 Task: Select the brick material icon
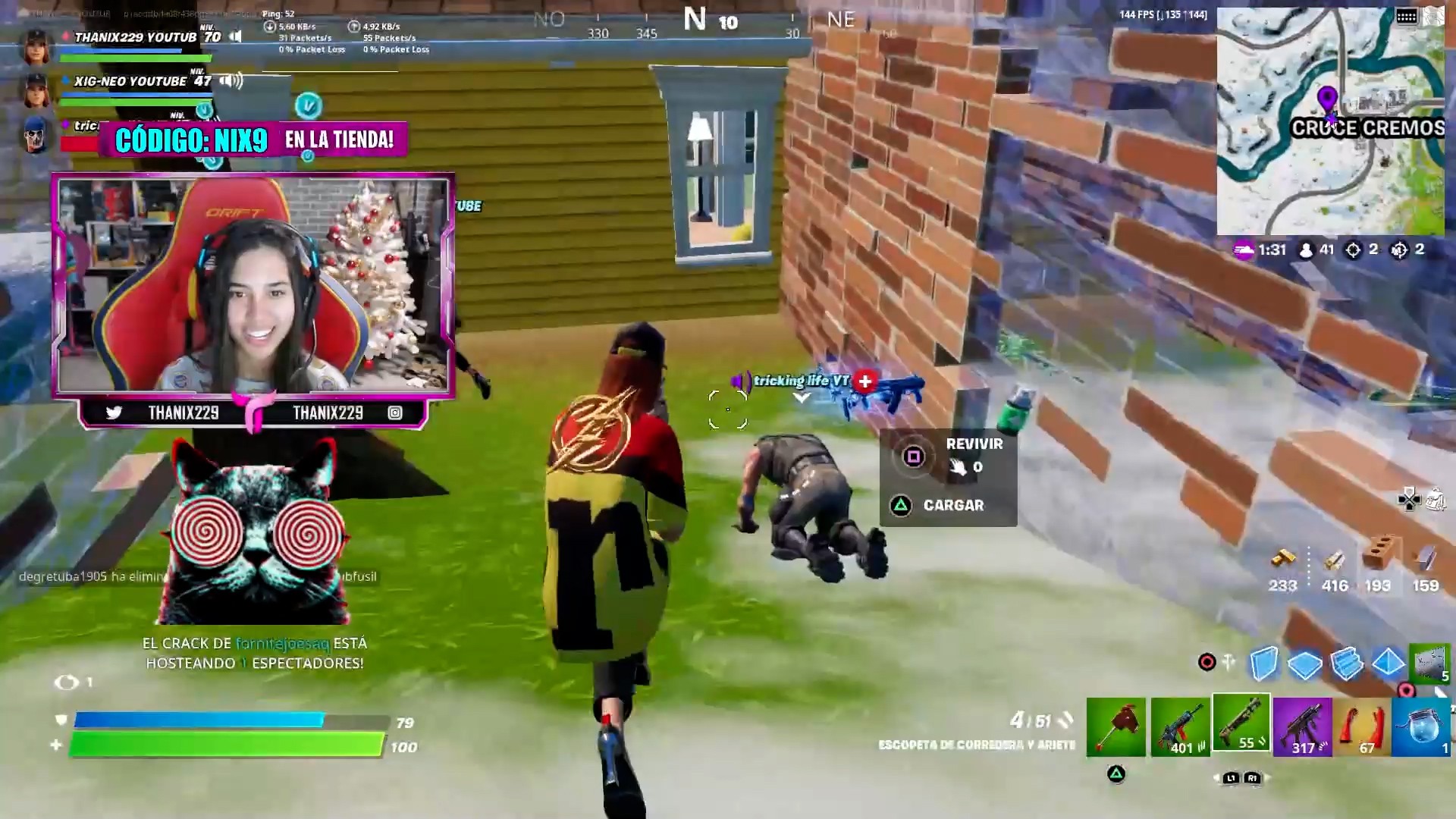click(1379, 554)
